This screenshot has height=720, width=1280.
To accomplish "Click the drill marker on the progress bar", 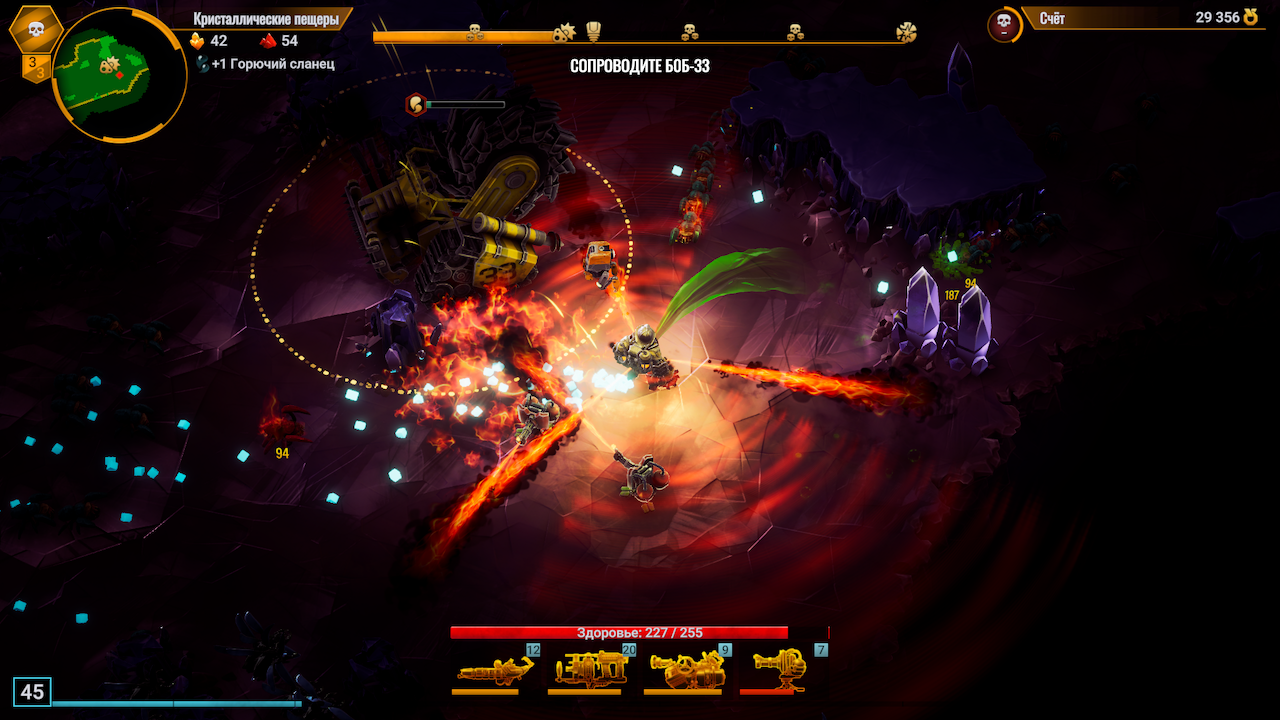I will point(564,33).
